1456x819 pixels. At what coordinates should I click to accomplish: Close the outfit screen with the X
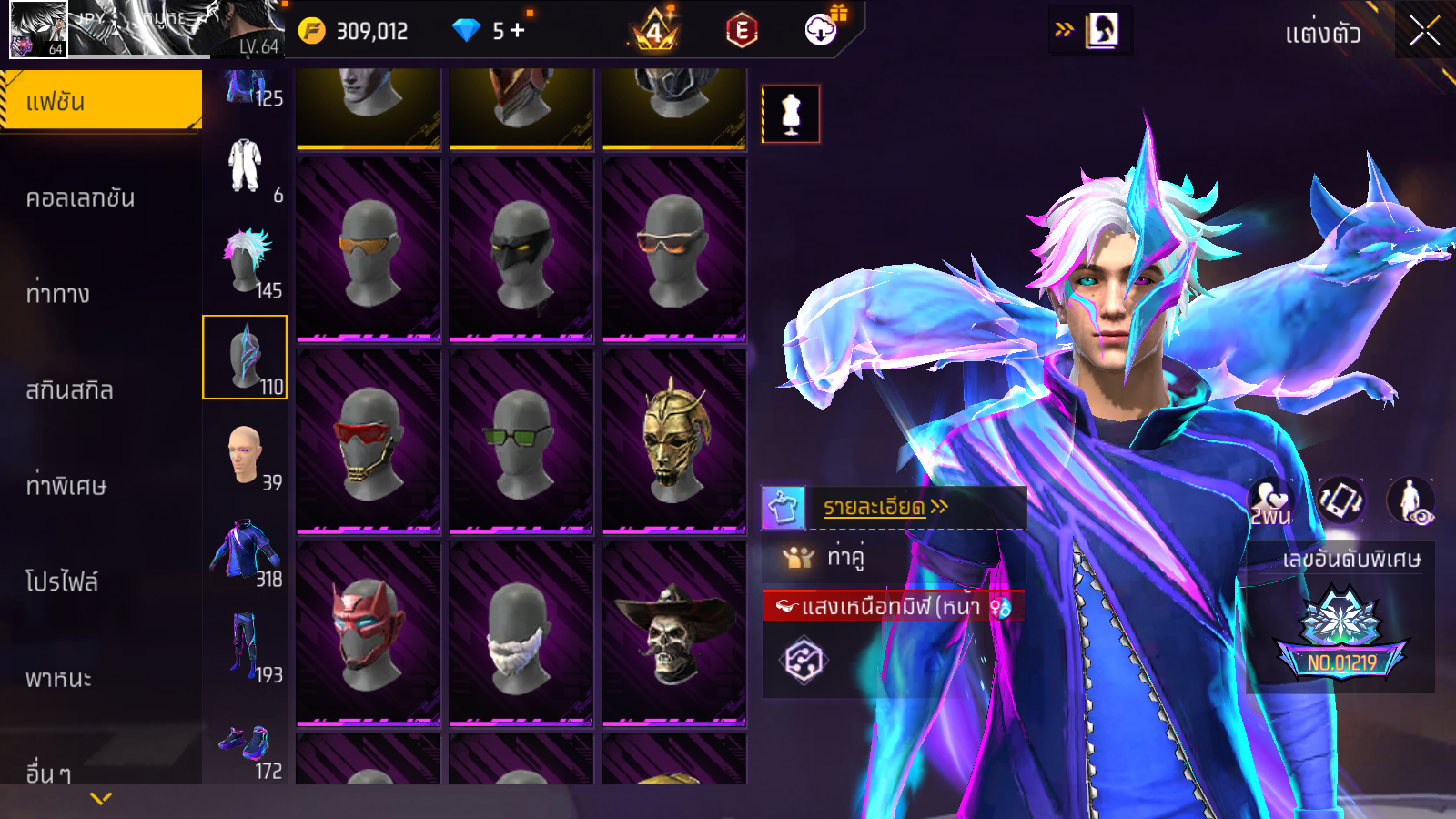pyautogui.click(x=1424, y=32)
